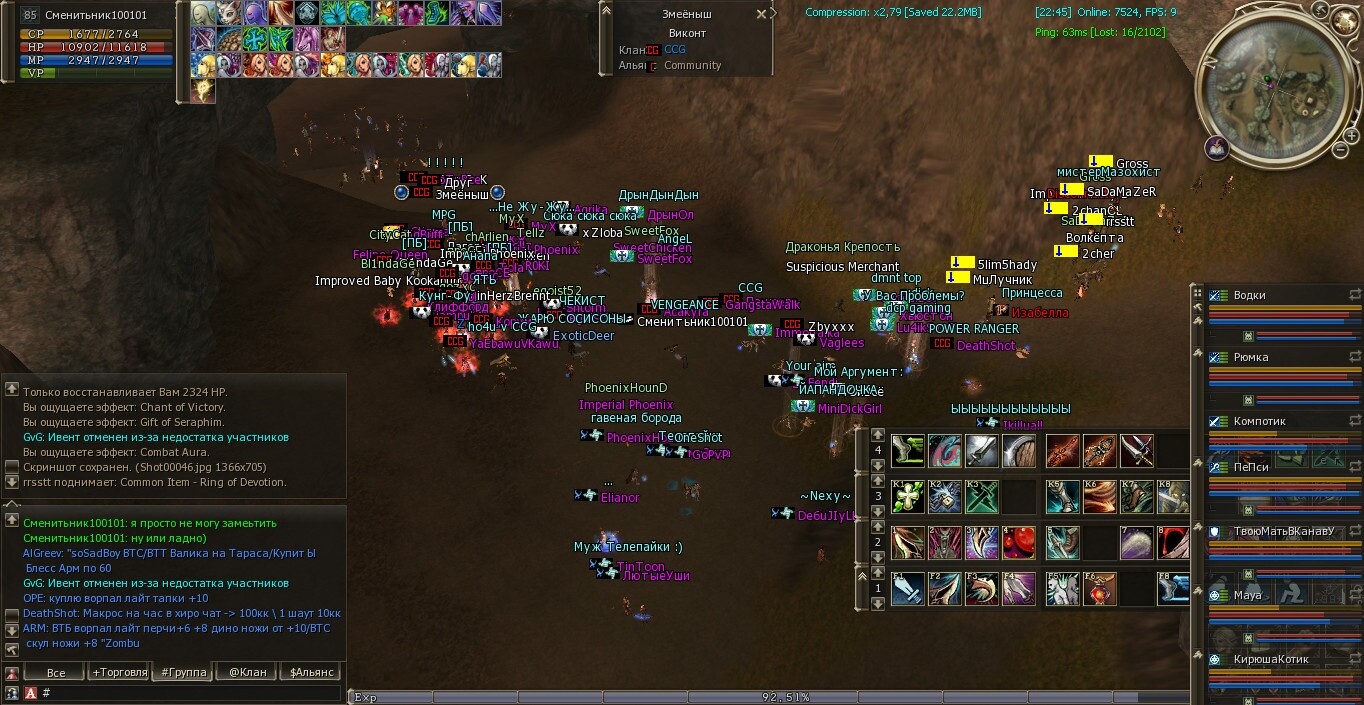This screenshot has height=705, width=1364.
Task: Zoom out the minimap with the minus button
Action: point(1340,150)
